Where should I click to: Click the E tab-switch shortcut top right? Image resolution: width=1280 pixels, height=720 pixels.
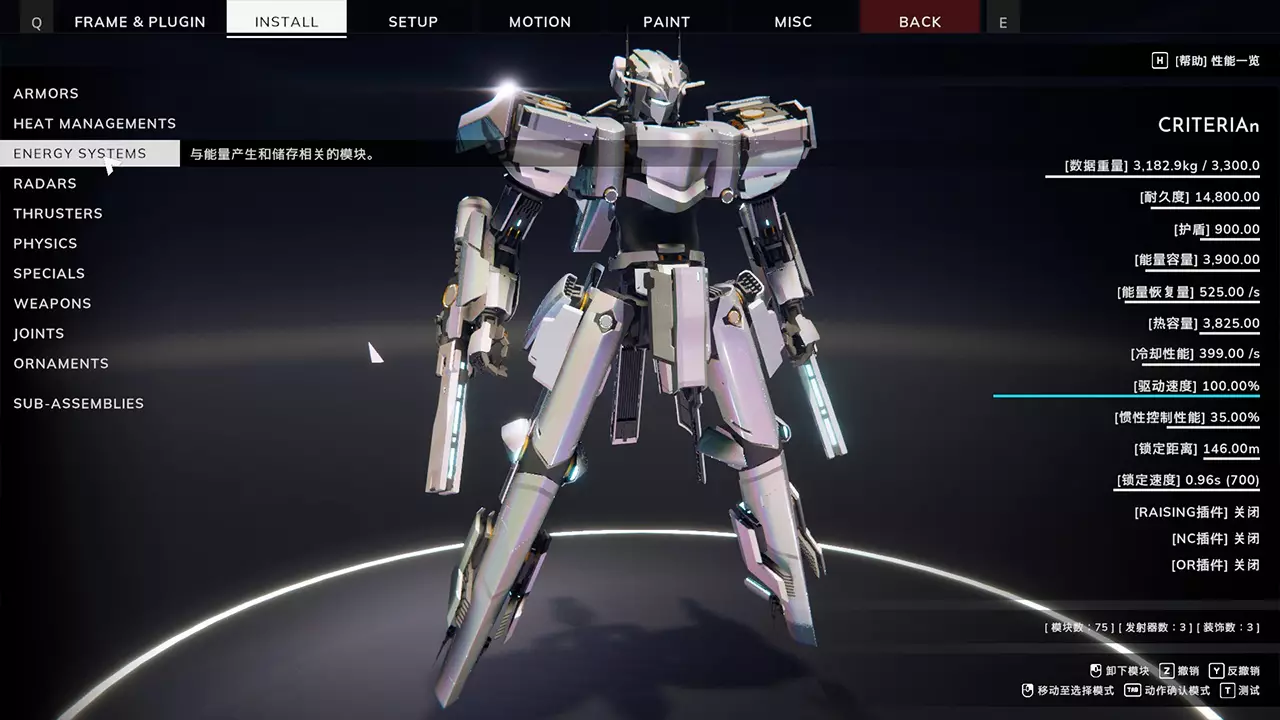tap(1002, 21)
